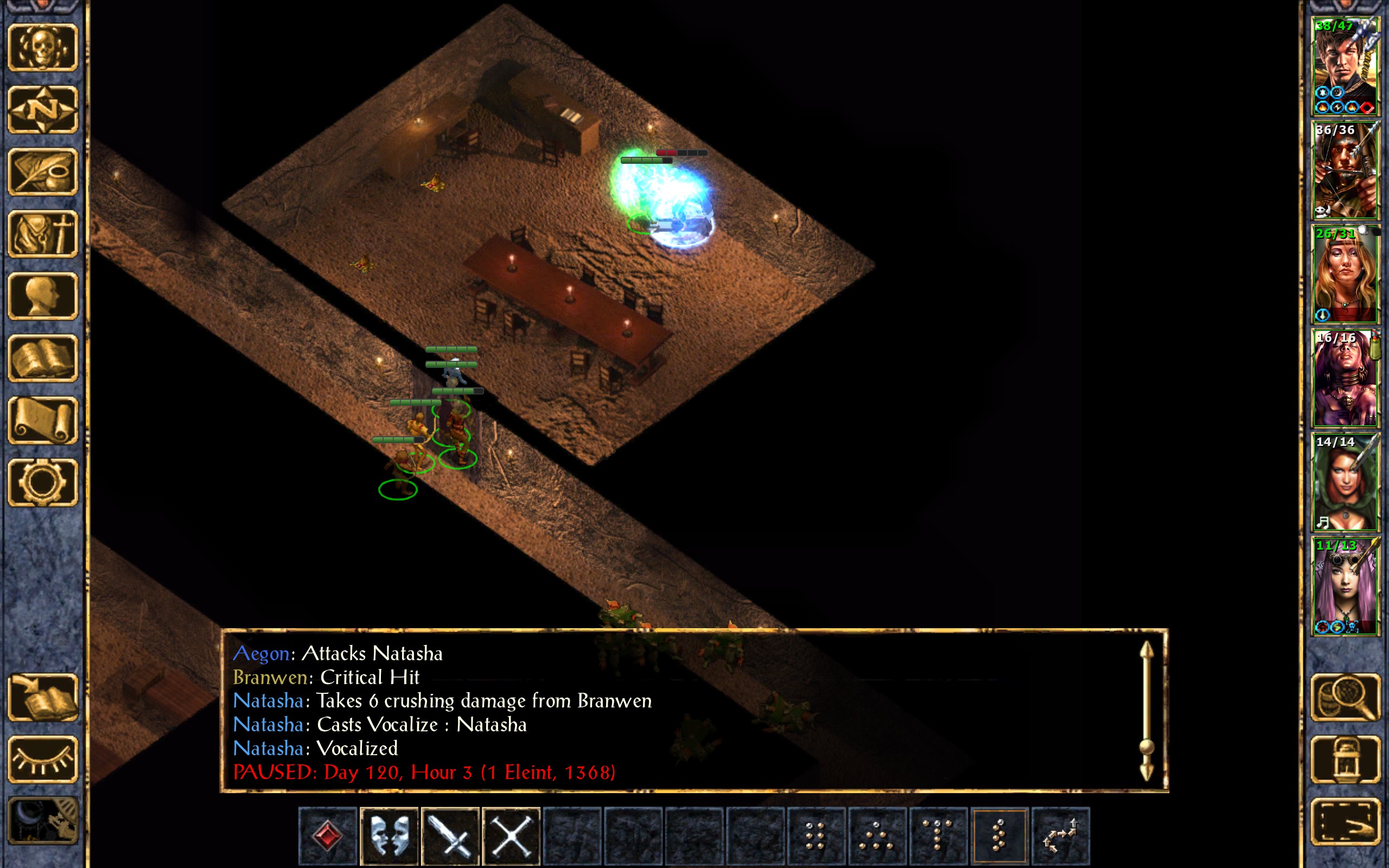1389x868 pixels.
Task: Select the archer portrait with 36/36 health
Action: [x=1345, y=170]
